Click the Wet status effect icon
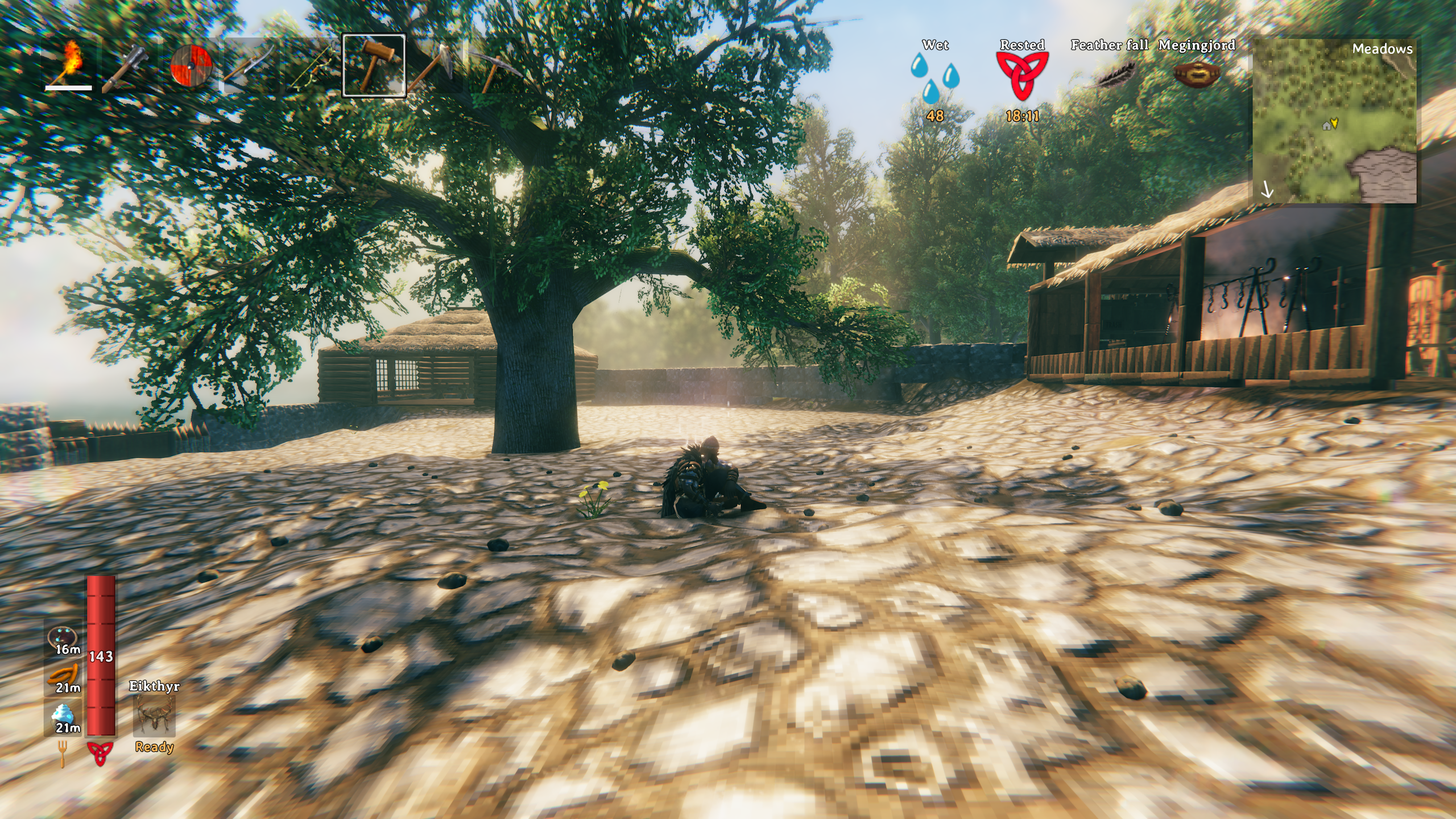The height and width of the screenshot is (819, 1456). (935, 77)
